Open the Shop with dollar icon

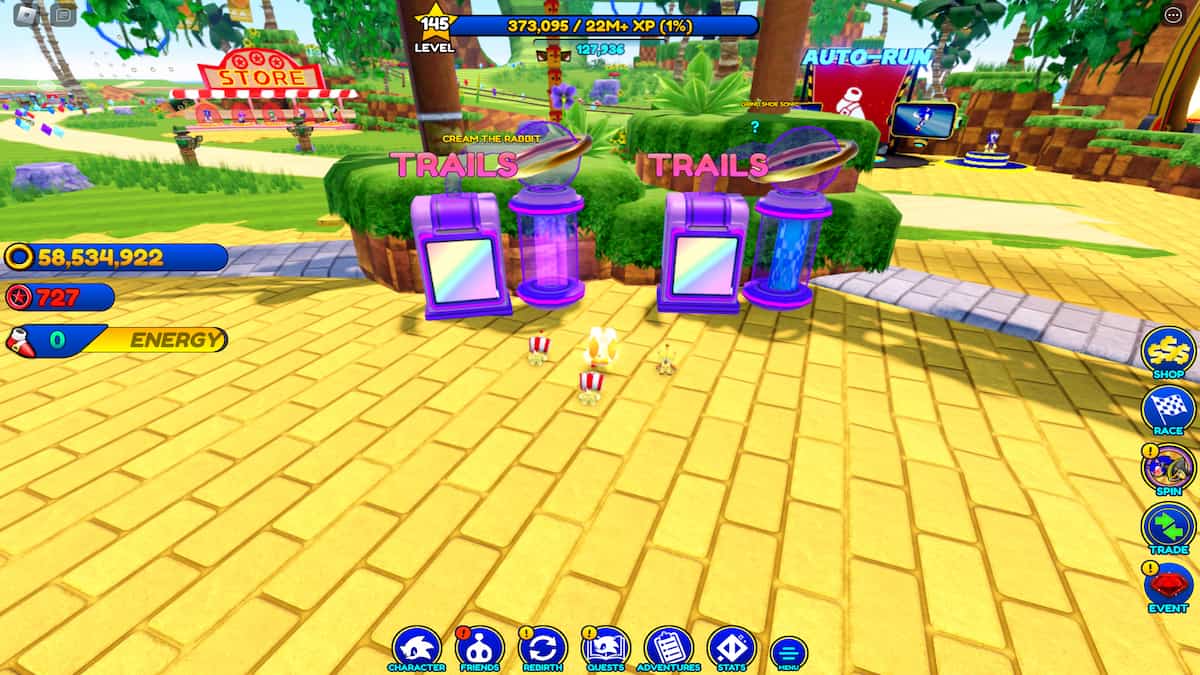click(1168, 350)
